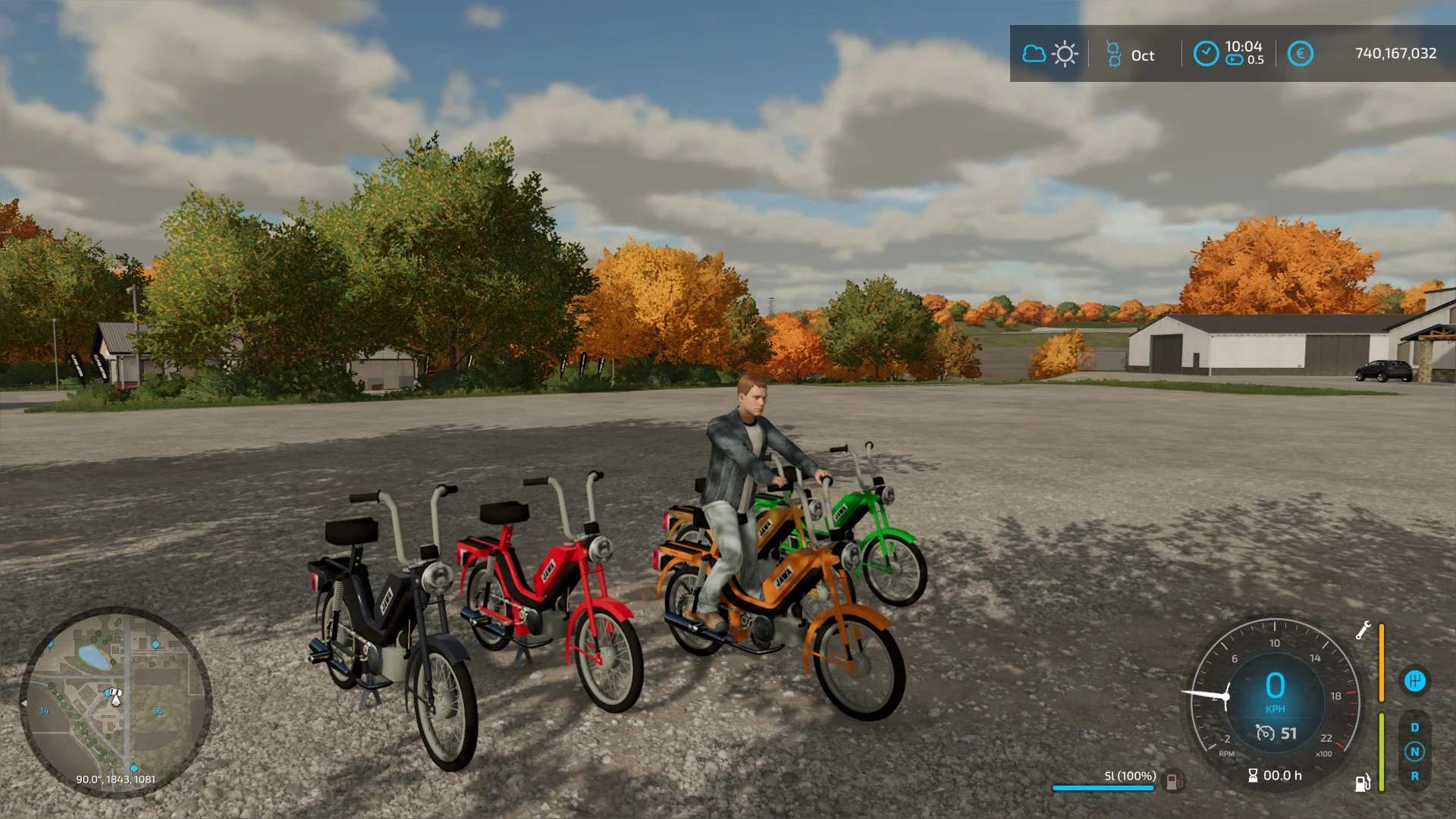Click the wrench damage icon

(1363, 630)
